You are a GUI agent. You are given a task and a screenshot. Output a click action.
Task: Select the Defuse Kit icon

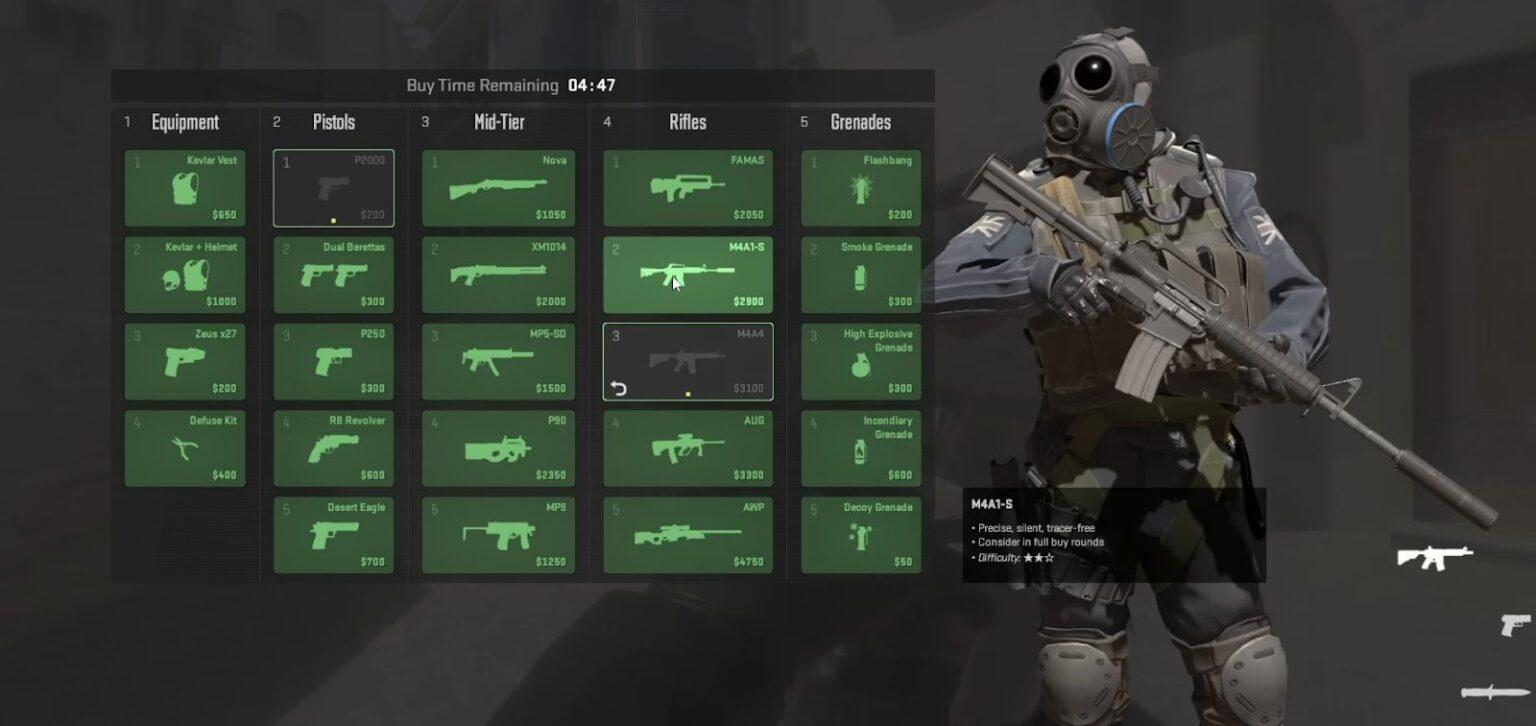[184, 448]
